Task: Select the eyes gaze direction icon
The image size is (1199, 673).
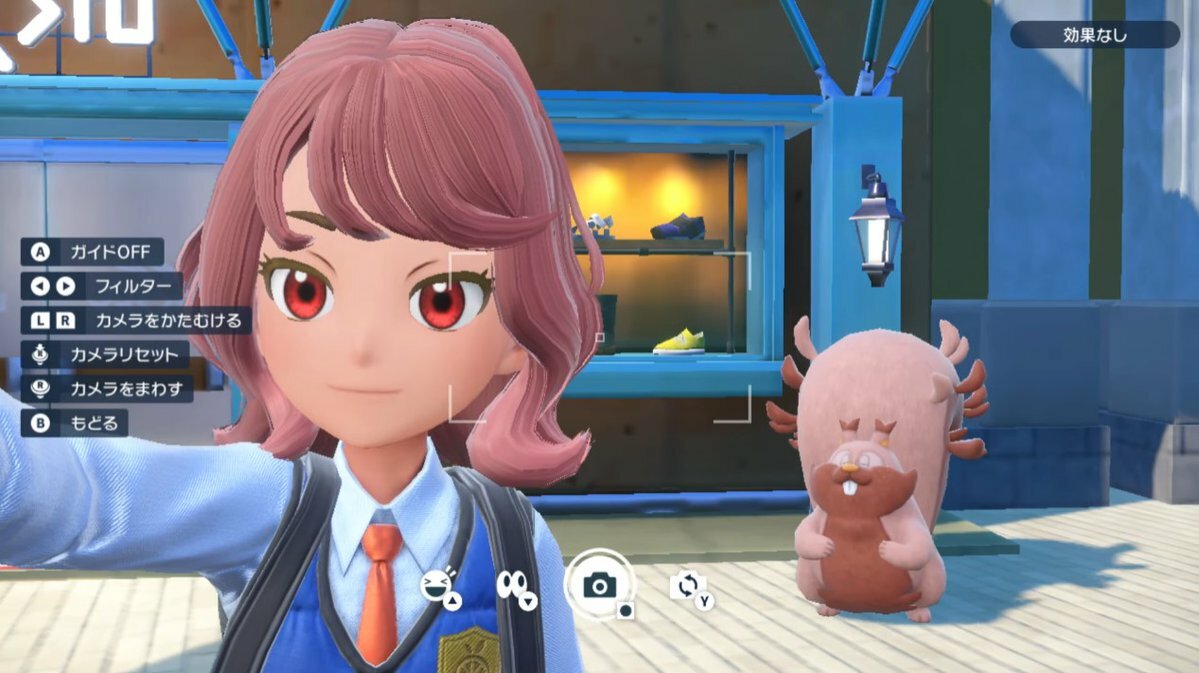Action: point(515,586)
